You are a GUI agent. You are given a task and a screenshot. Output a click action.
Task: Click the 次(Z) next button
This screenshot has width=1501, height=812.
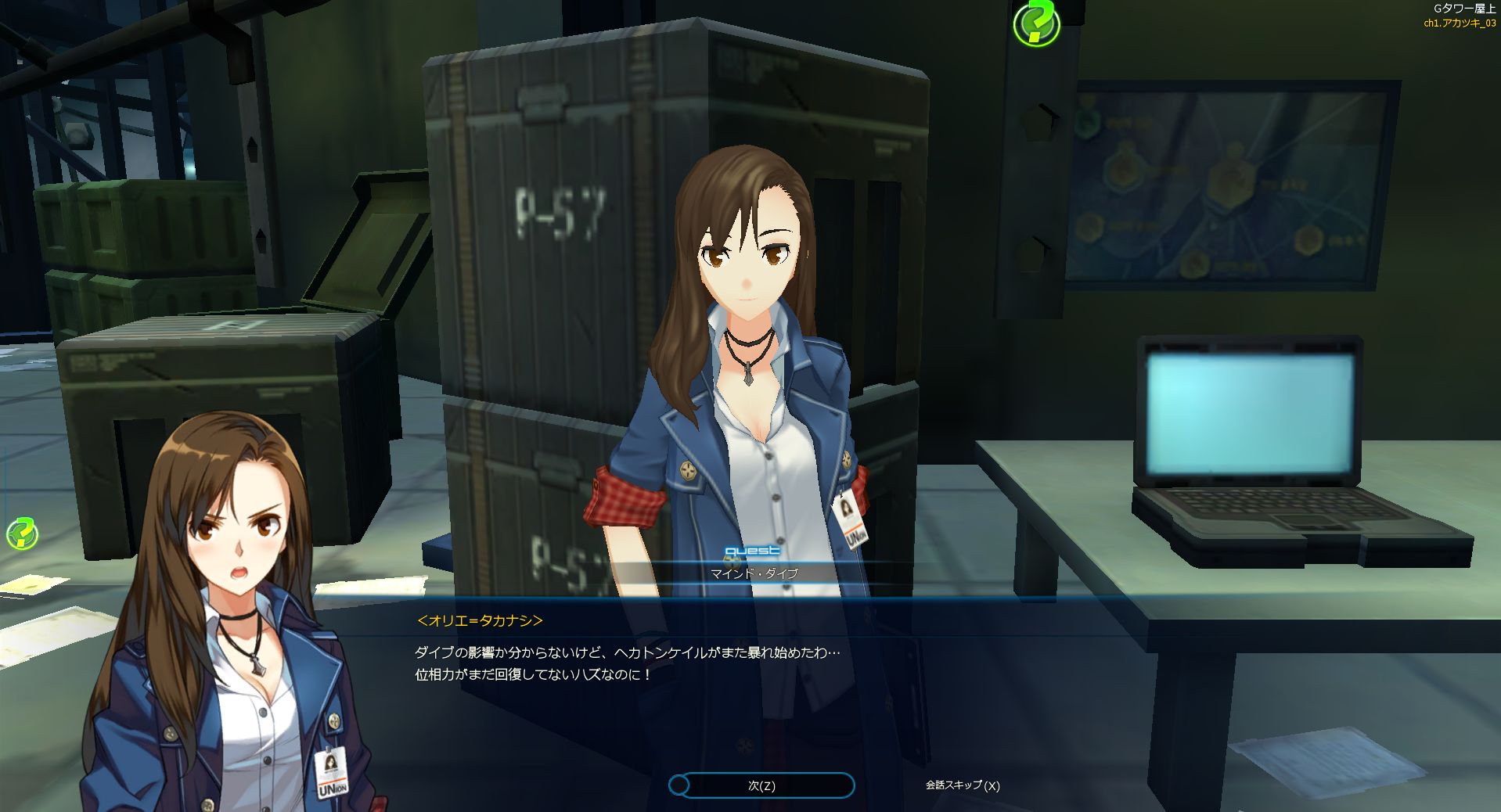[x=761, y=785]
